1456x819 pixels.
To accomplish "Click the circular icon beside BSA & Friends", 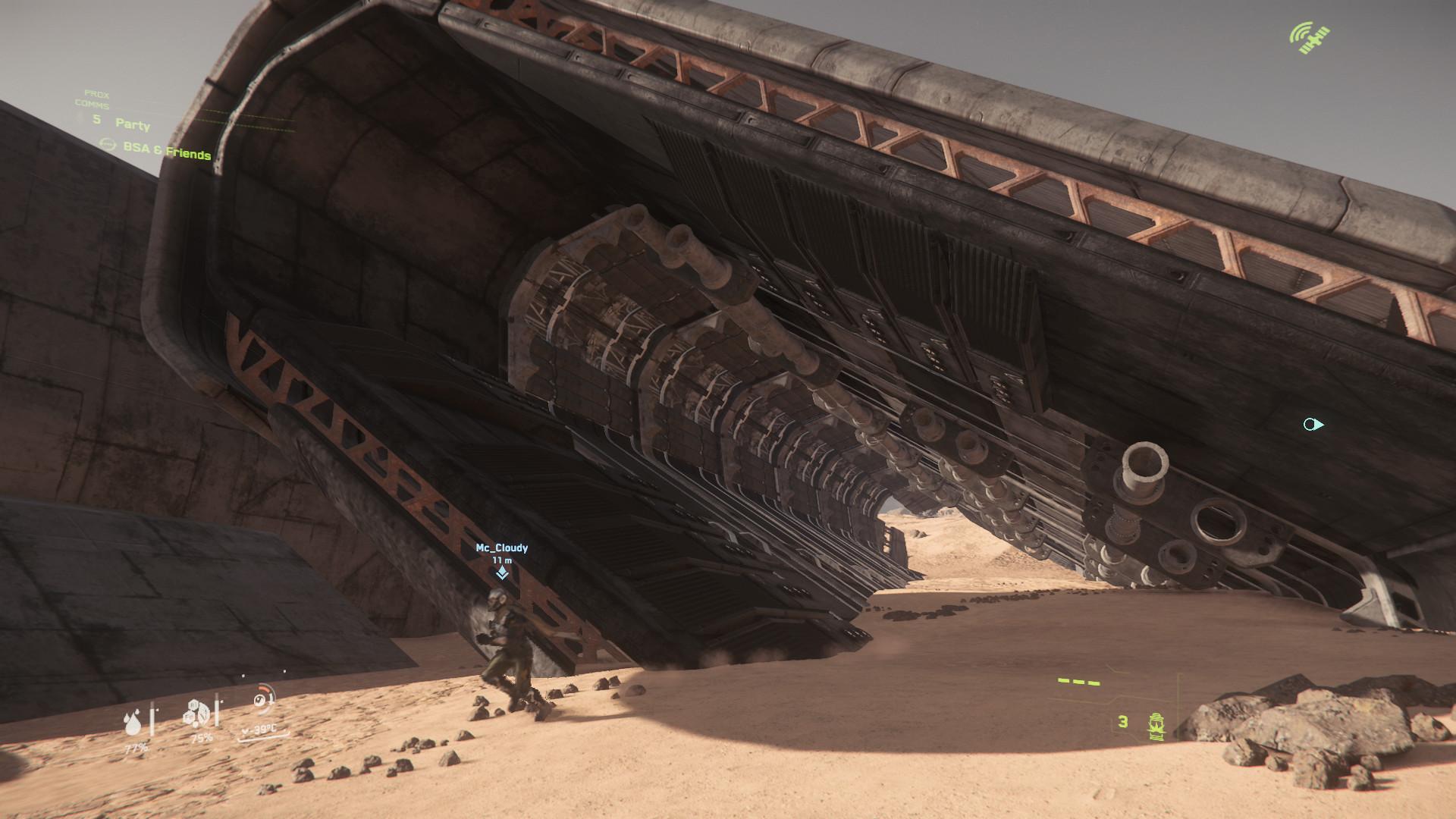I will [x=107, y=143].
